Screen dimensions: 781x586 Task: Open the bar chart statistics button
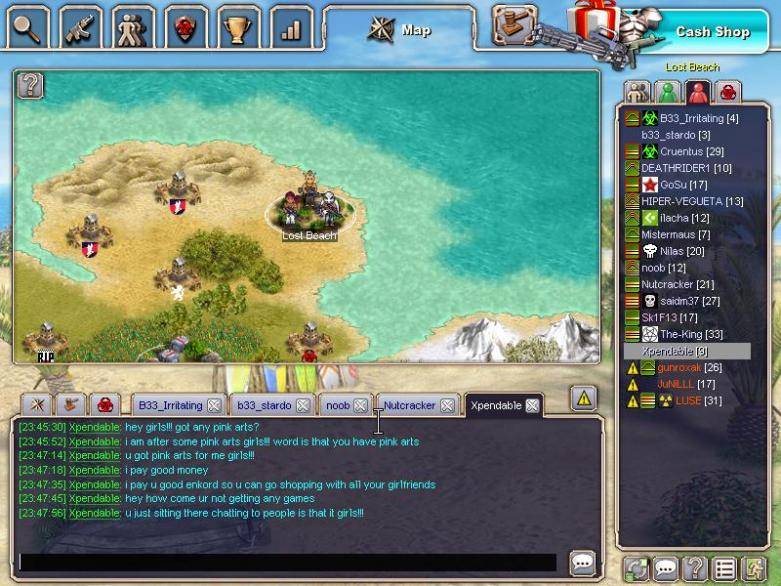click(x=291, y=27)
